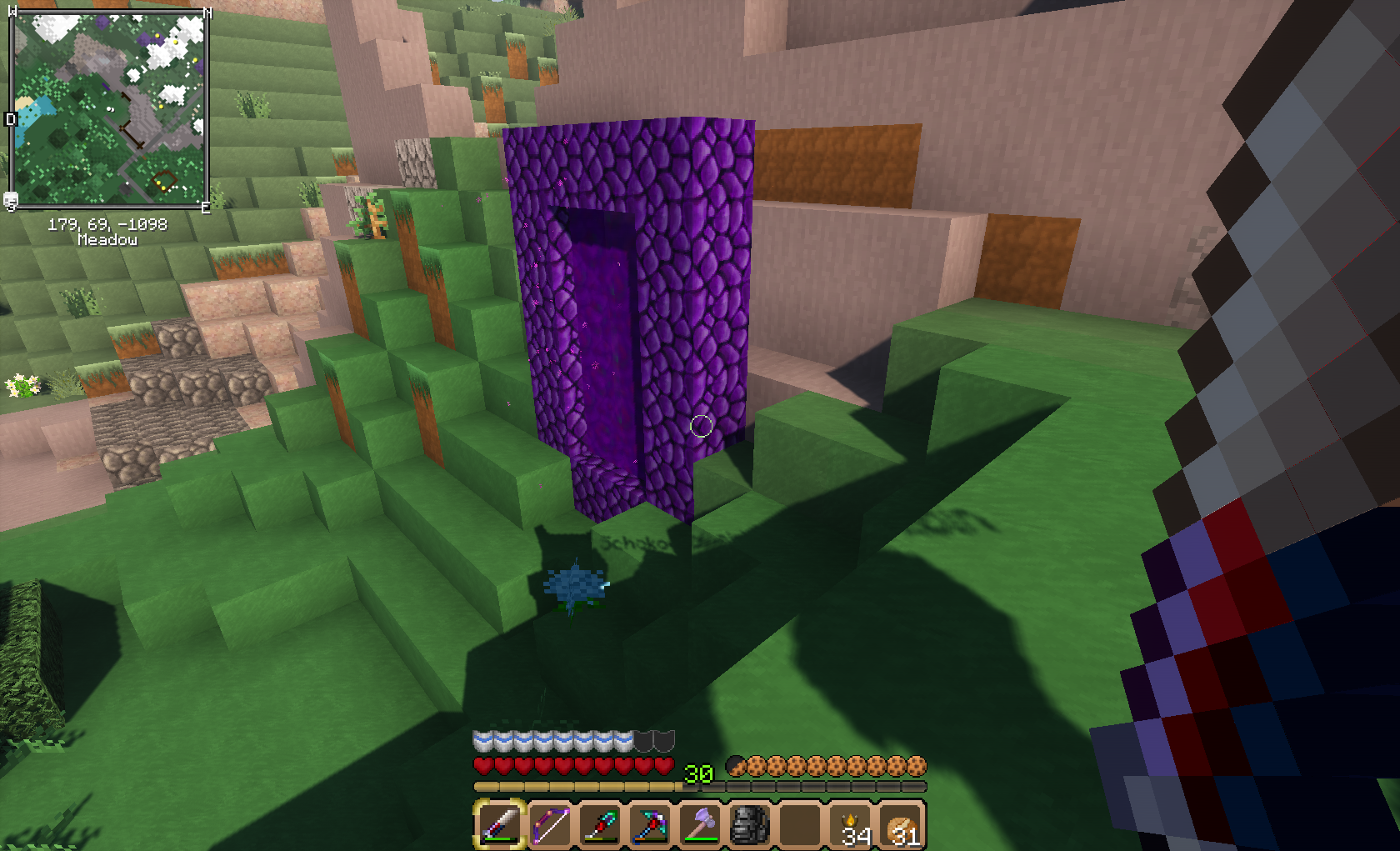Equip the lavender axe from hotbar

click(700, 824)
